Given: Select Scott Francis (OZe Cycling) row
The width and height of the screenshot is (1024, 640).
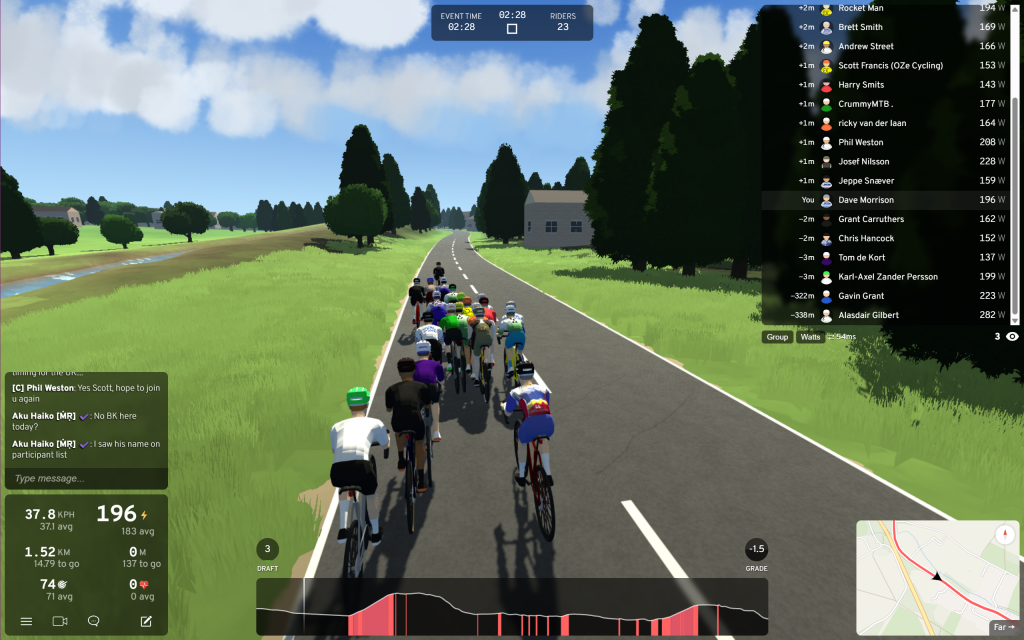Looking at the screenshot, I should pyautogui.click(x=890, y=66).
